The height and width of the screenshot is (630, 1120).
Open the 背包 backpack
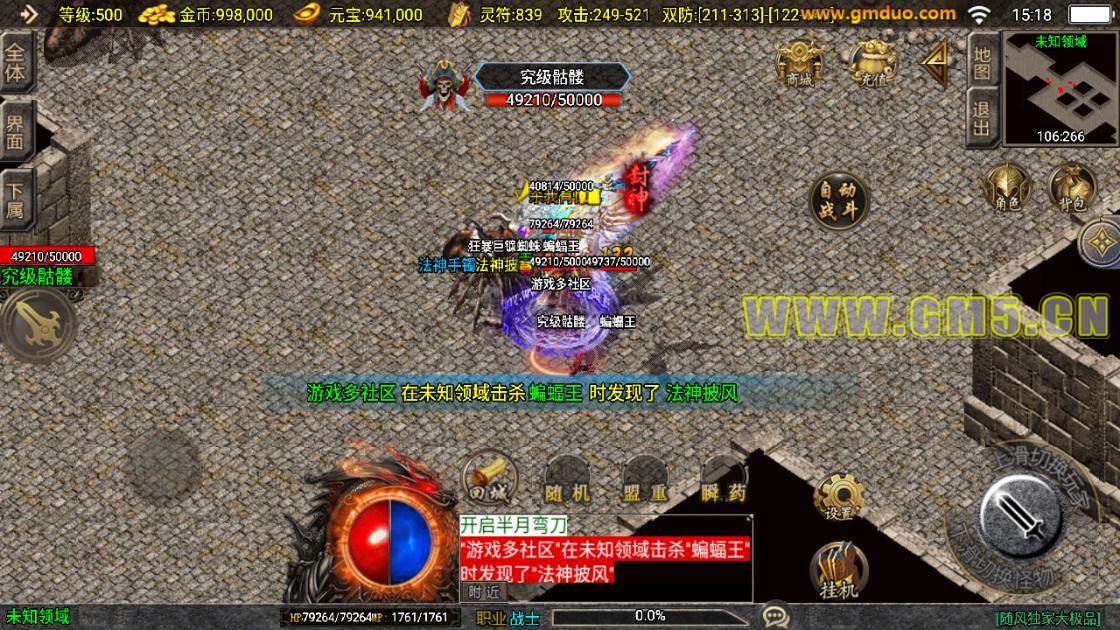1072,188
